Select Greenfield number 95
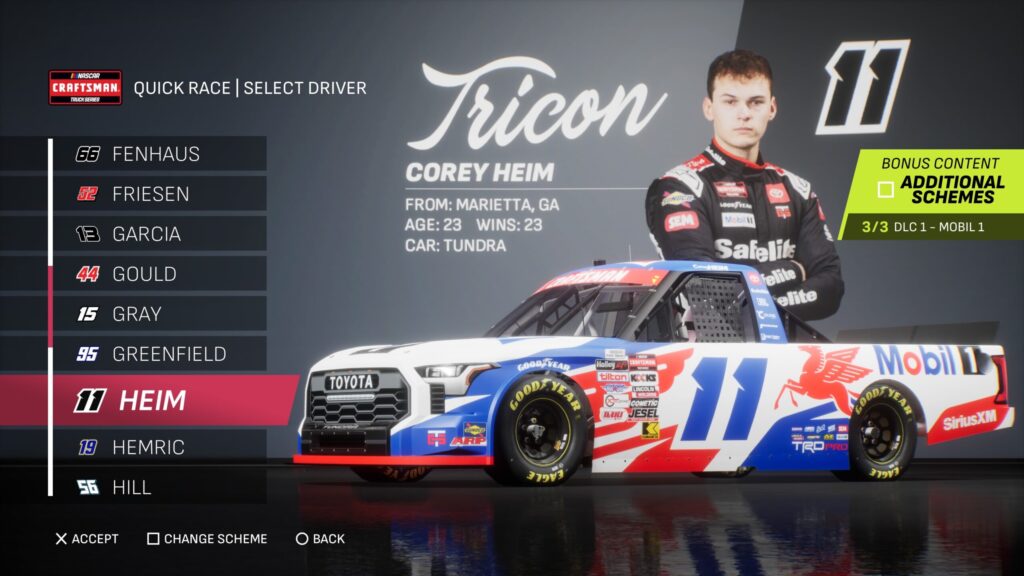The width and height of the screenshot is (1024, 576). click(x=156, y=354)
